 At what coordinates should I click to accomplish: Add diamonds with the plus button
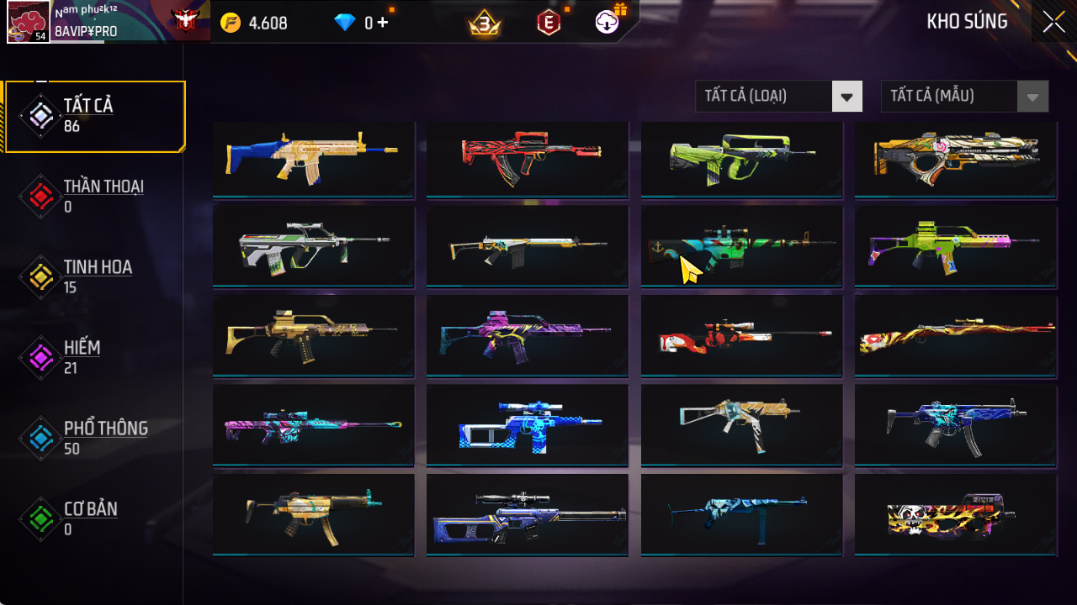click(x=383, y=23)
